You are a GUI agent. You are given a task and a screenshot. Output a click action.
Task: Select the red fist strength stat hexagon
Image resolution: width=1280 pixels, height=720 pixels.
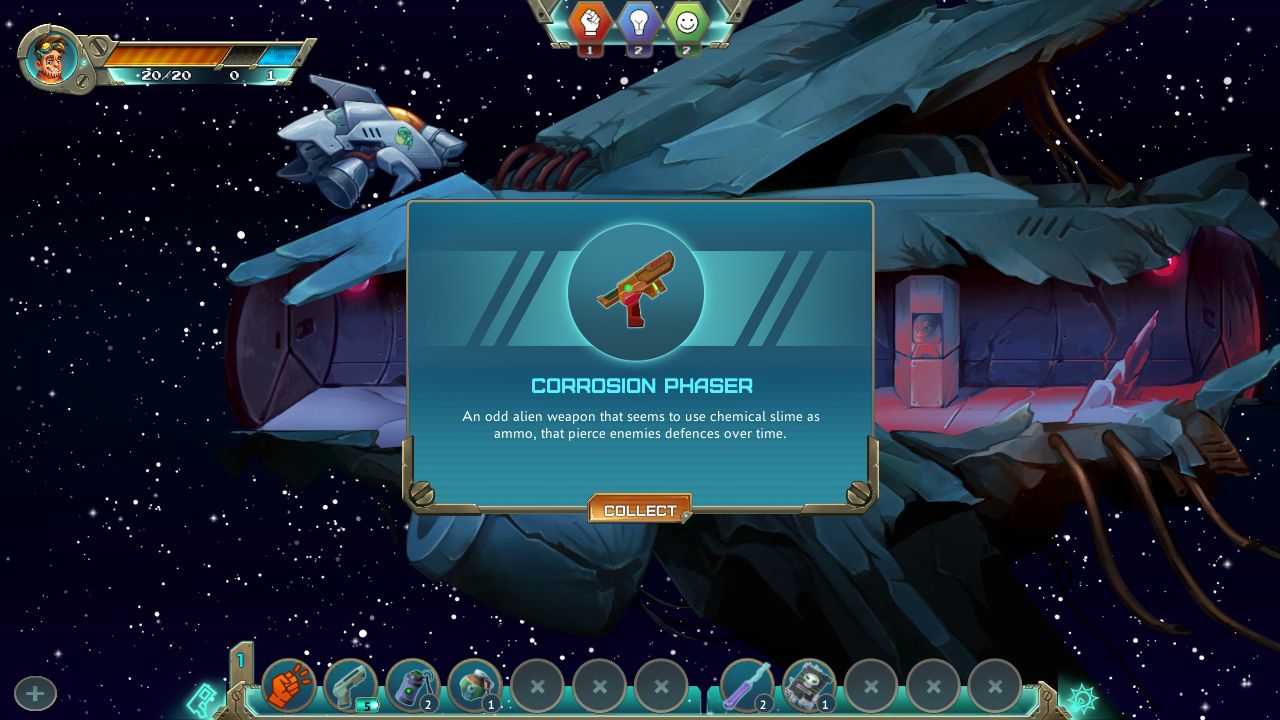(x=588, y=20)
